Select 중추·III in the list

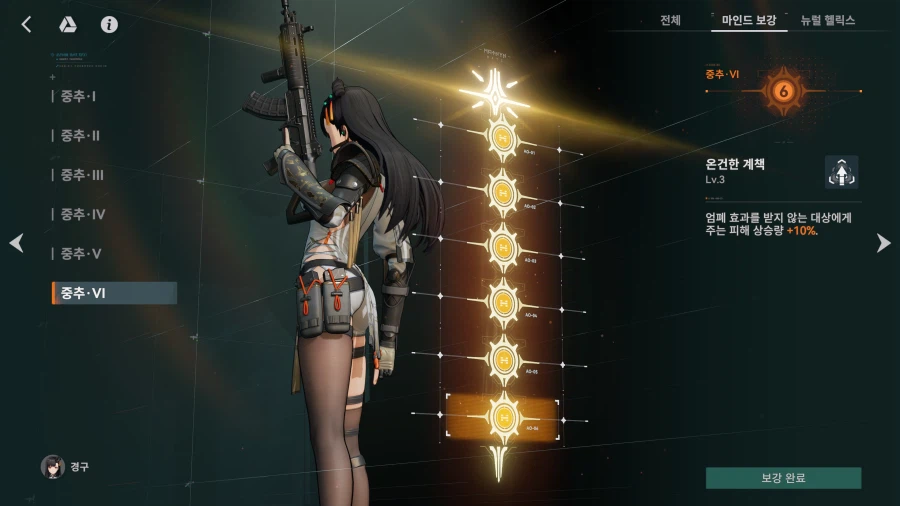[x=82, y=175]
